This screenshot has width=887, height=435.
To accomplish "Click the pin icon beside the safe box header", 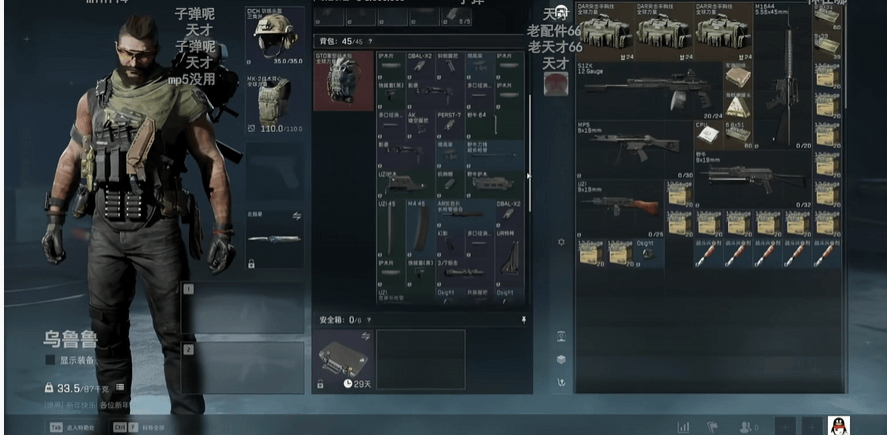I will [523, 319].
